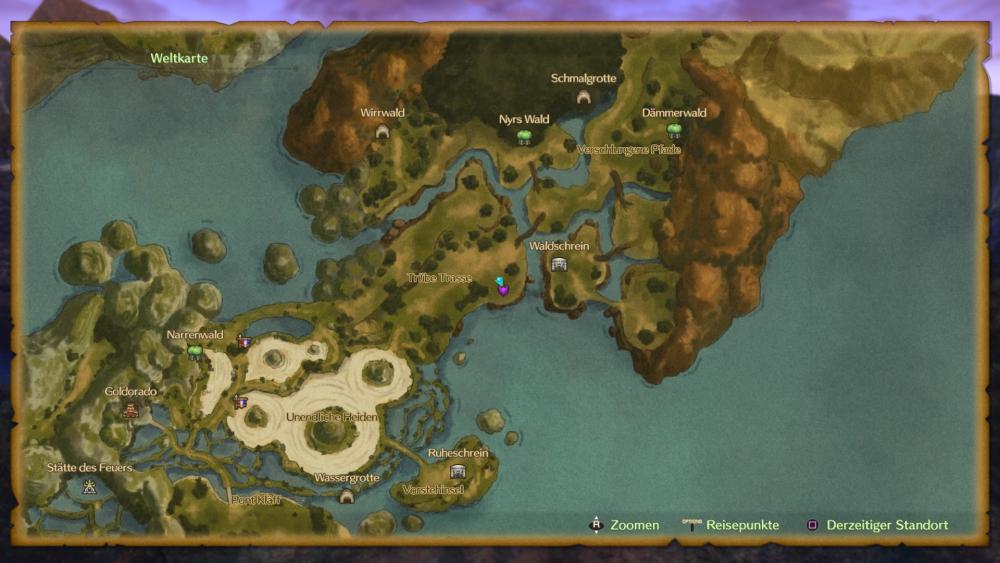Select the Wirrwald cave marker

click(x=381, y=131)
